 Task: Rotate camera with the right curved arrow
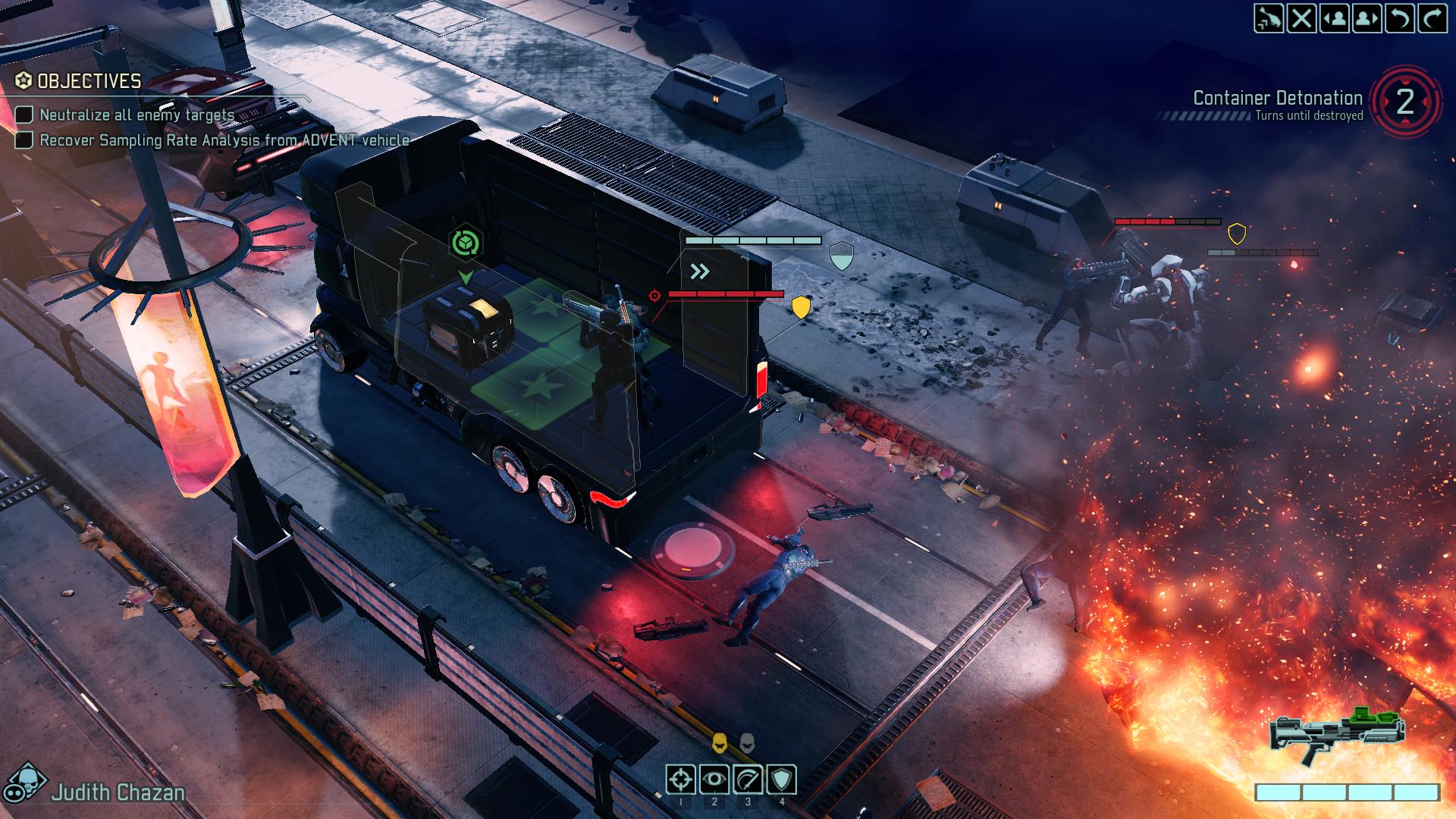click(1432, 18)
